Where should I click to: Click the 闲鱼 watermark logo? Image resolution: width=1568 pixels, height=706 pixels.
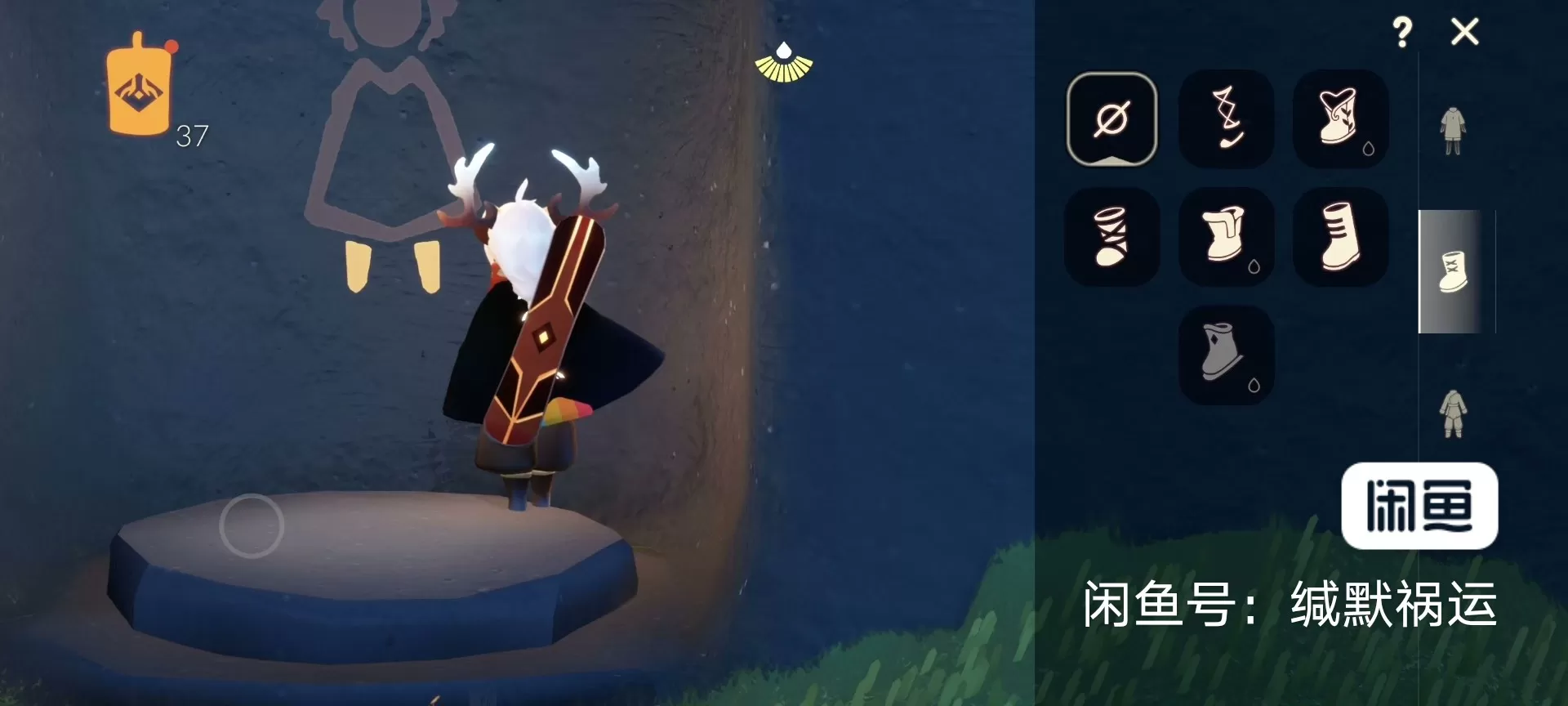click(1419, 506)
